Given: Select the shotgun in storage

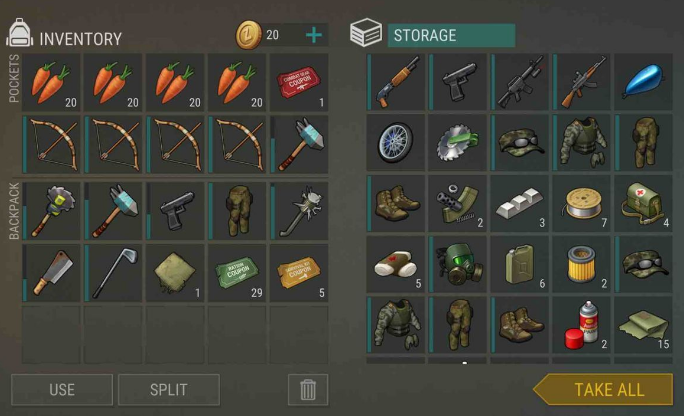Looking at the screenshot, I should (397, 82).
